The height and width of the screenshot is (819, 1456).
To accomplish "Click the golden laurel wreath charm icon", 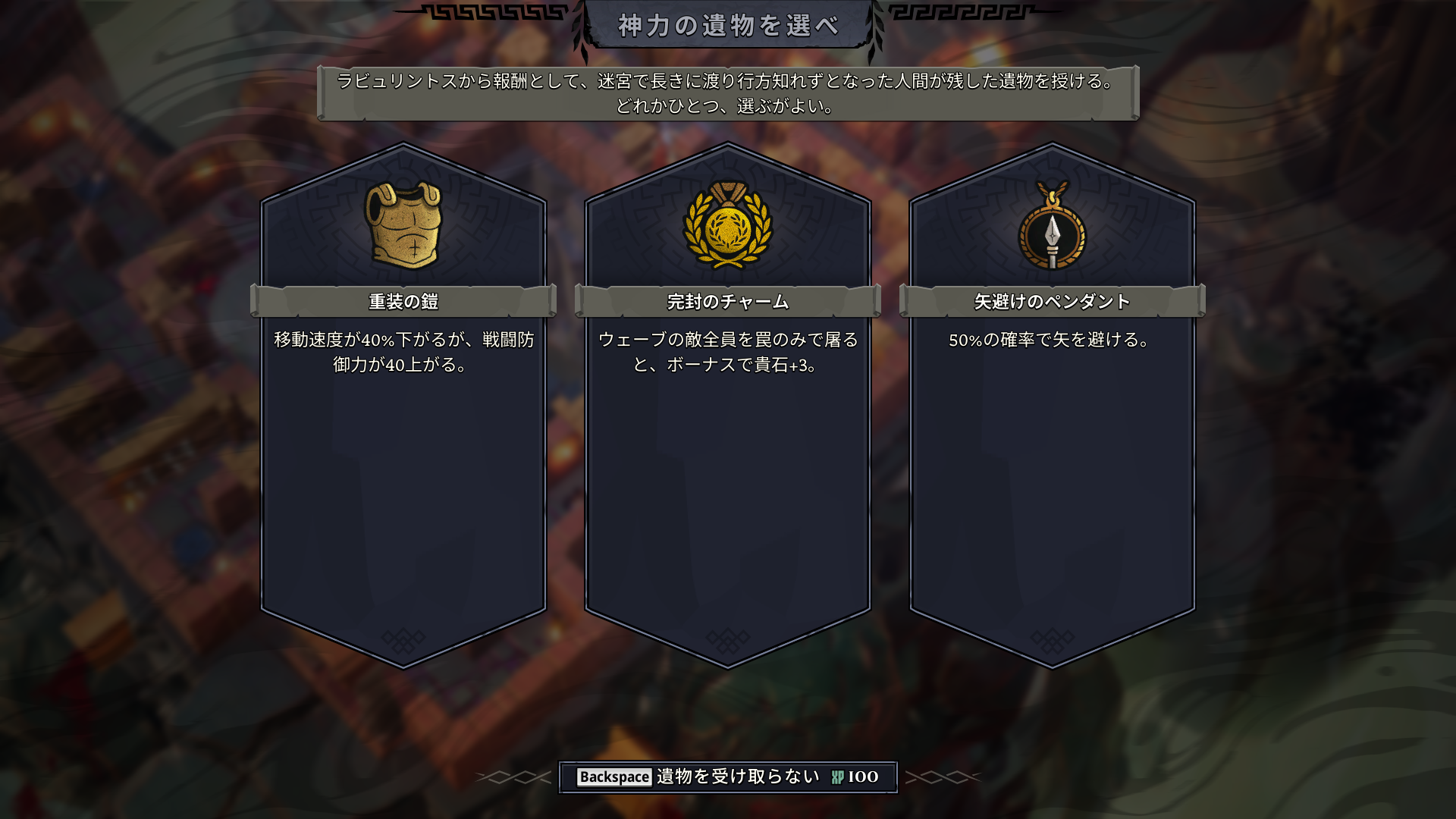I will point(726,227).
